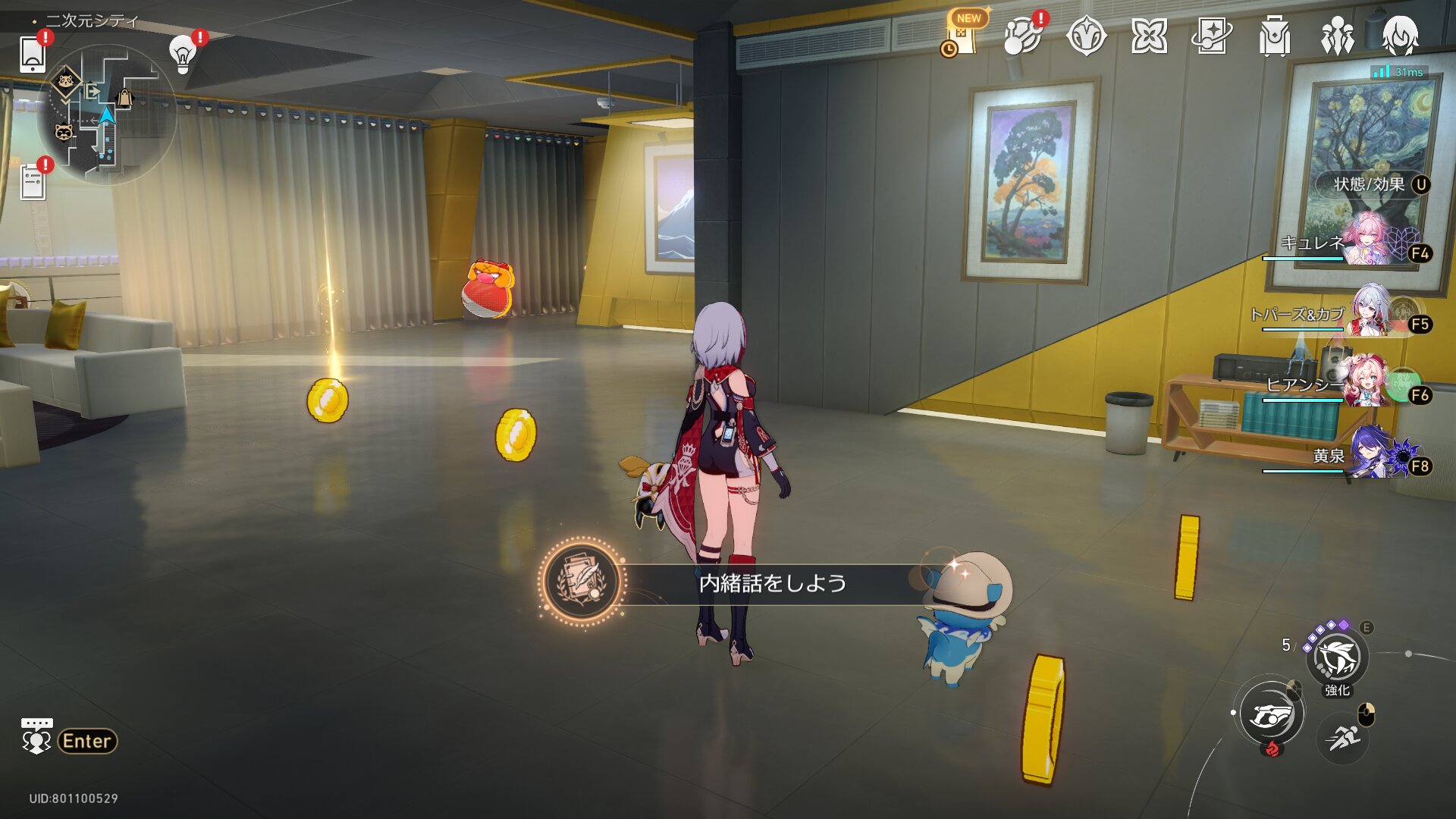Image resolution: width=1456 pixels, height=819 pixels.
Task: Open the character head icon
Action: pos(1400,36)
